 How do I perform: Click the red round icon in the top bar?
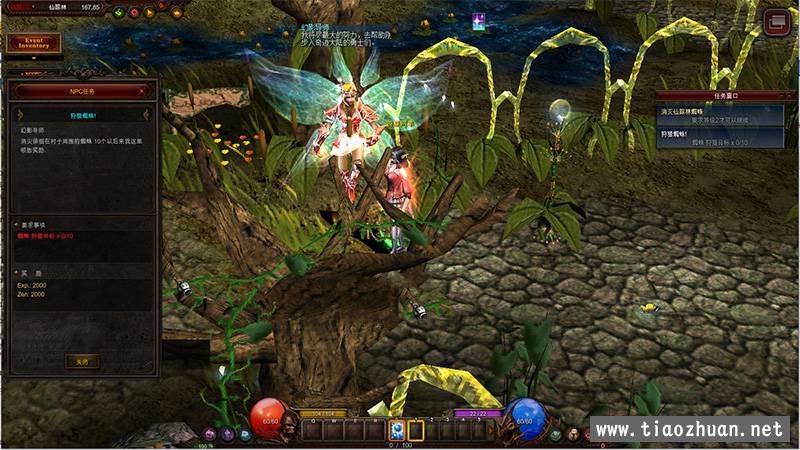(133, 13)
